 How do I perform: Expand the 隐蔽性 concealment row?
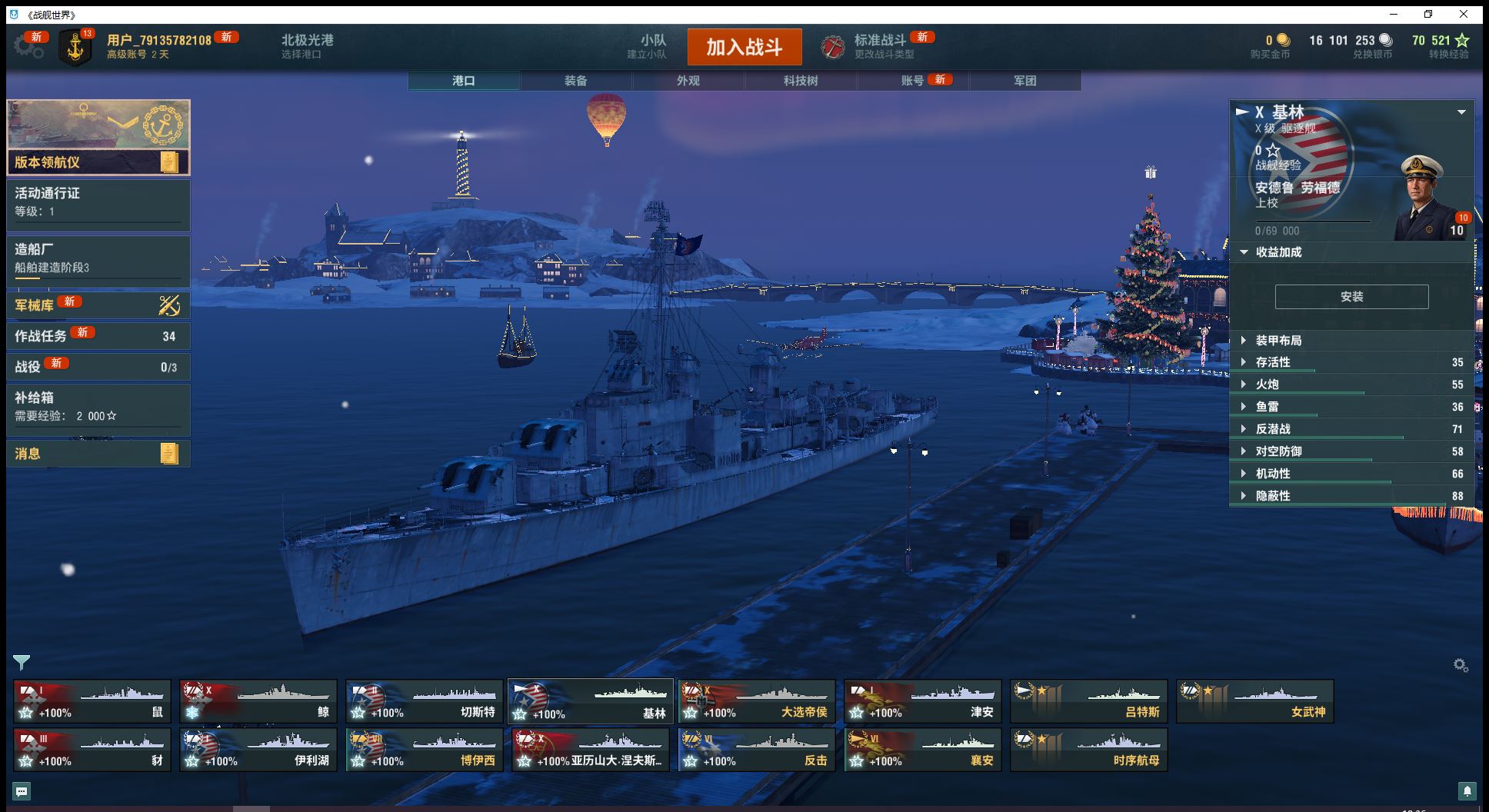[1273, 496]
